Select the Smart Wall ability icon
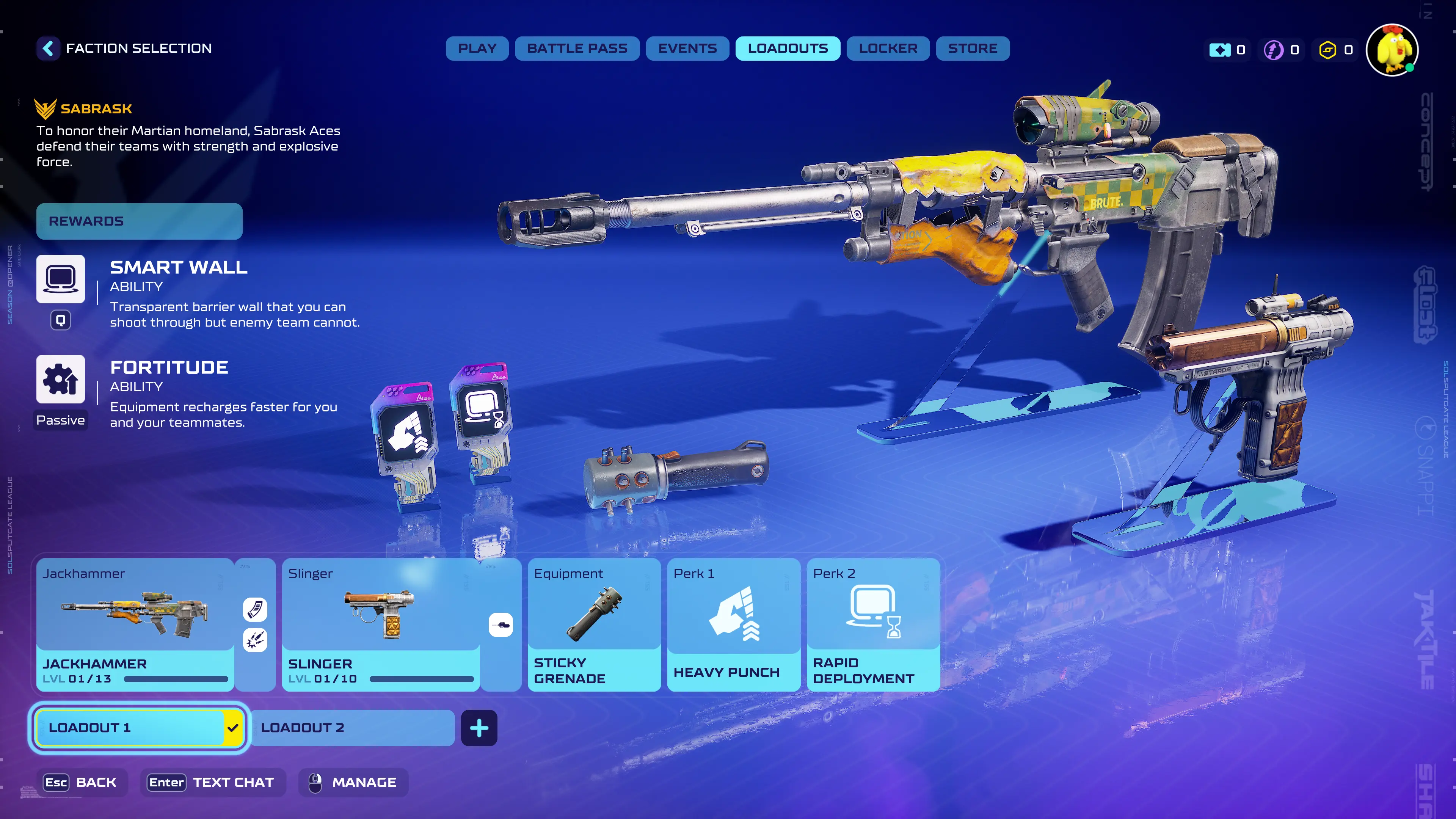 (61, 279)
